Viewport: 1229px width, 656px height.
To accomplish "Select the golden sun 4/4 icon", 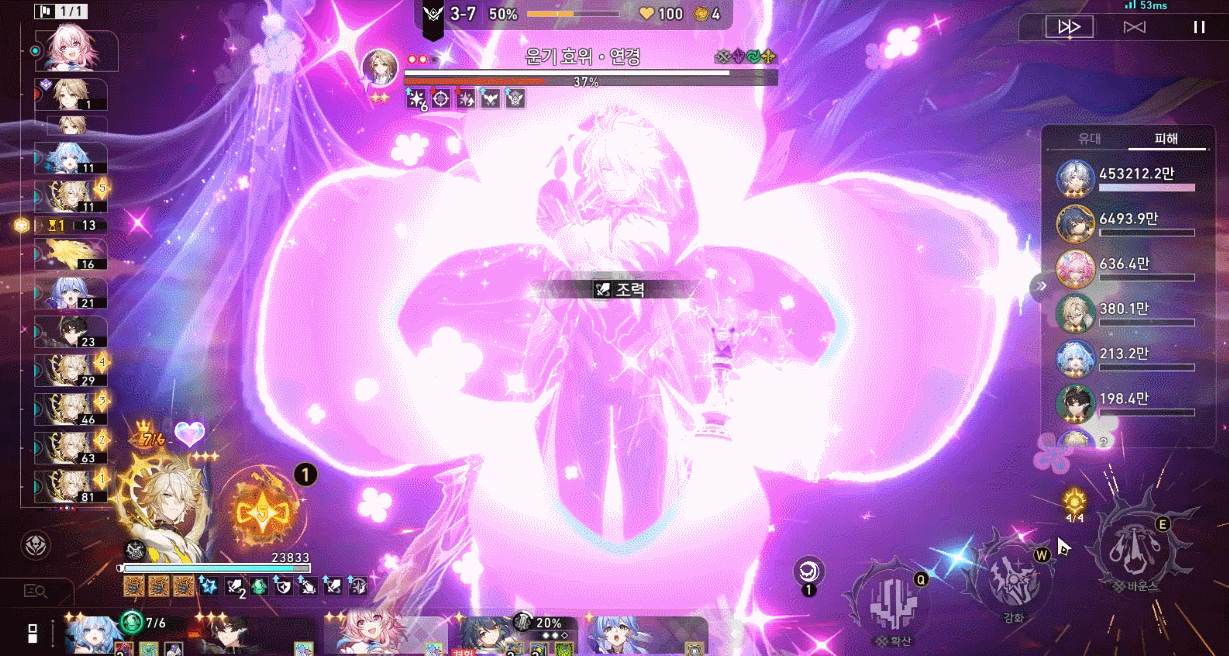I will coord(1074,501).
